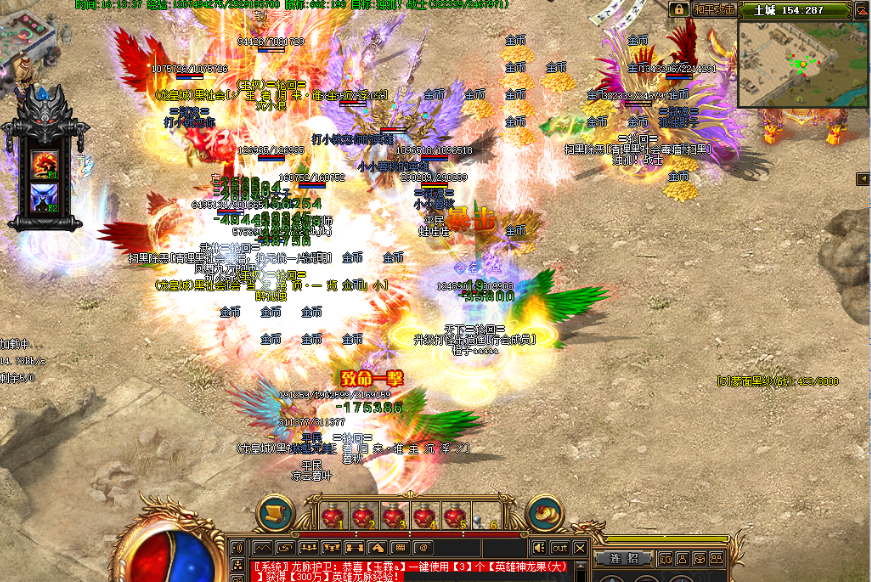Select the item in hotbar slot 6
Screen dimensions: 871x582
coord(484,516)
